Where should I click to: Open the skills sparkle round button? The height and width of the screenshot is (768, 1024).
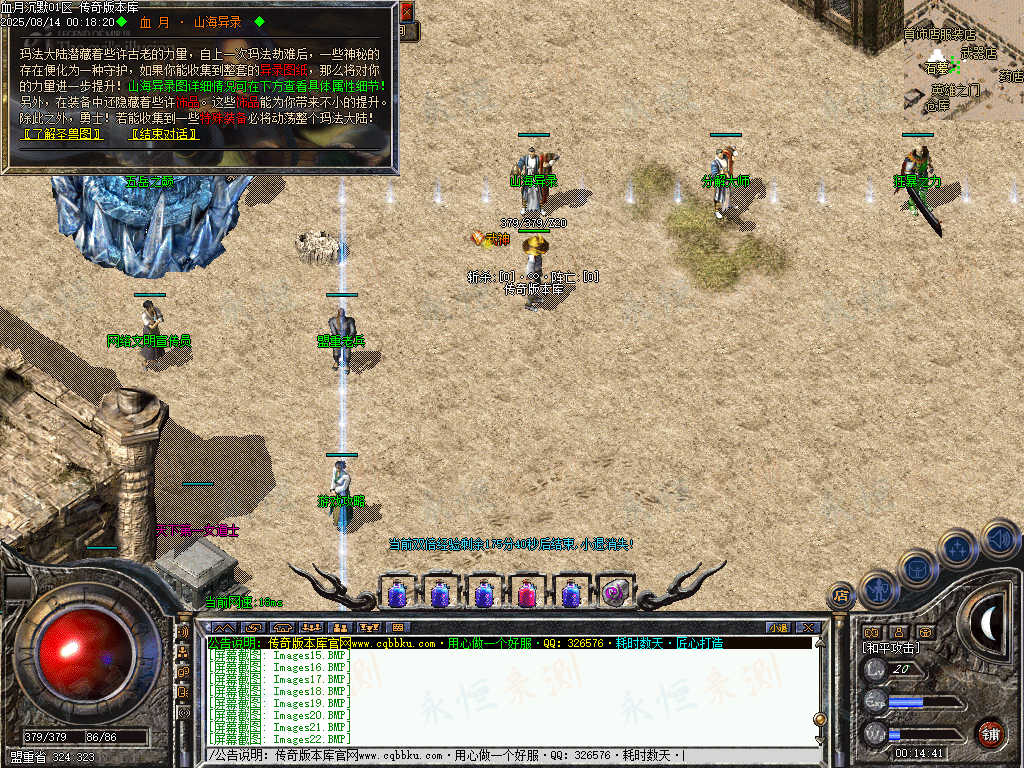[957, 548]
